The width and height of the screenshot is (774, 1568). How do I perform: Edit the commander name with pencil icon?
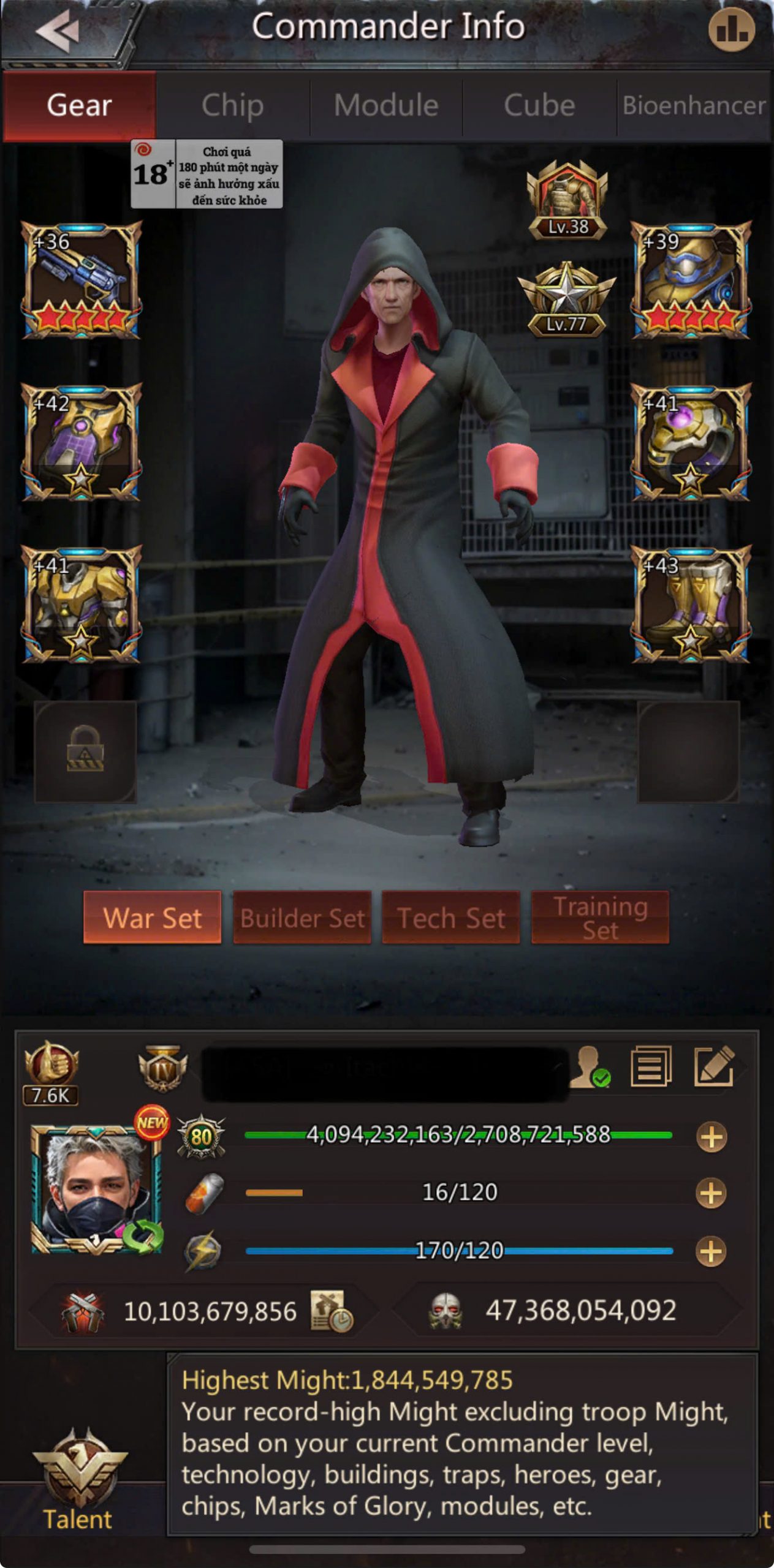[713, 1067]
